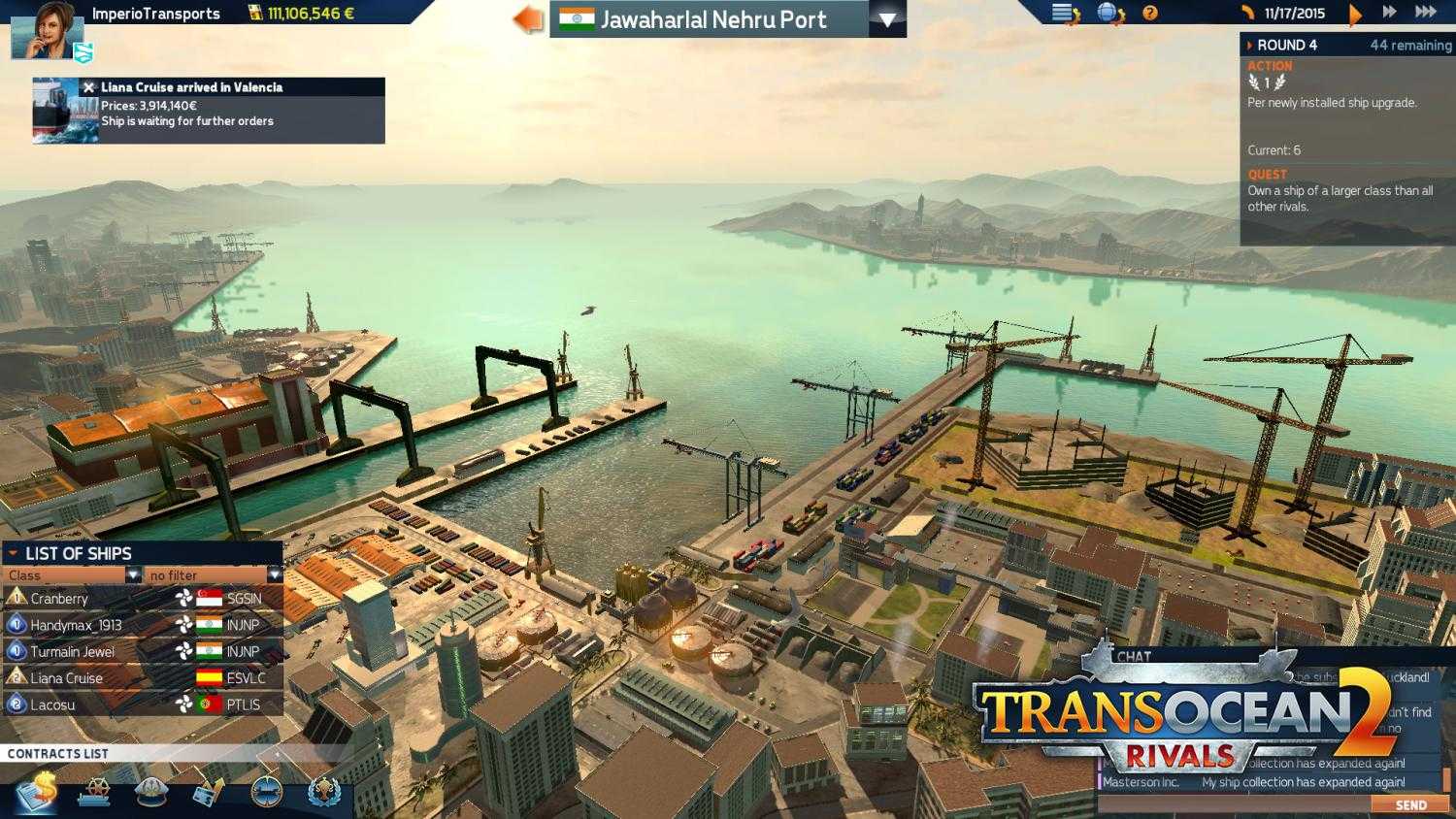The width and height of the screenshot is (1456, 819).
Task: Click the ticket-with-checkmark purchase icon
Action: pyautogui.click(x=209, y=794)
